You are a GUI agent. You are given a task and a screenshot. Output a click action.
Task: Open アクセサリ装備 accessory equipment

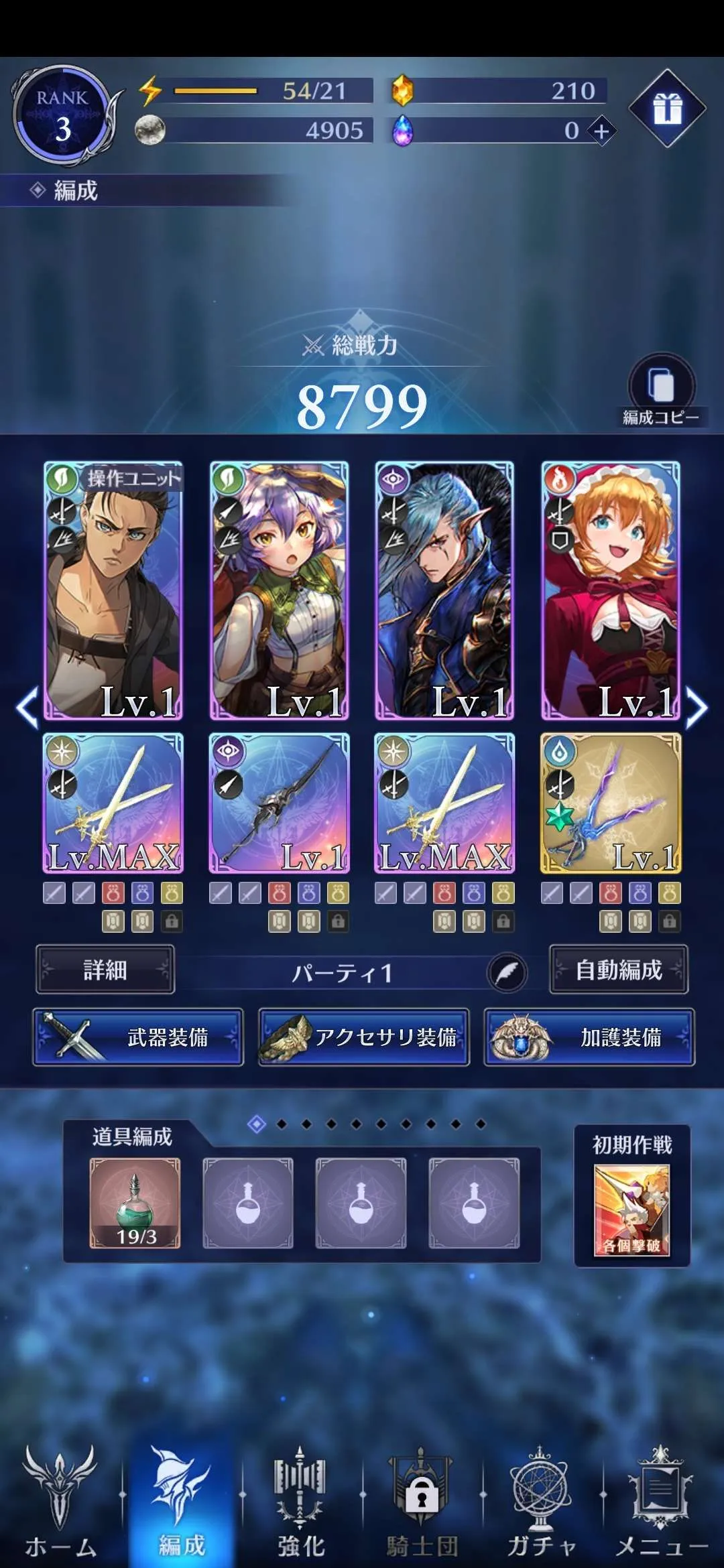point(364,1037)
